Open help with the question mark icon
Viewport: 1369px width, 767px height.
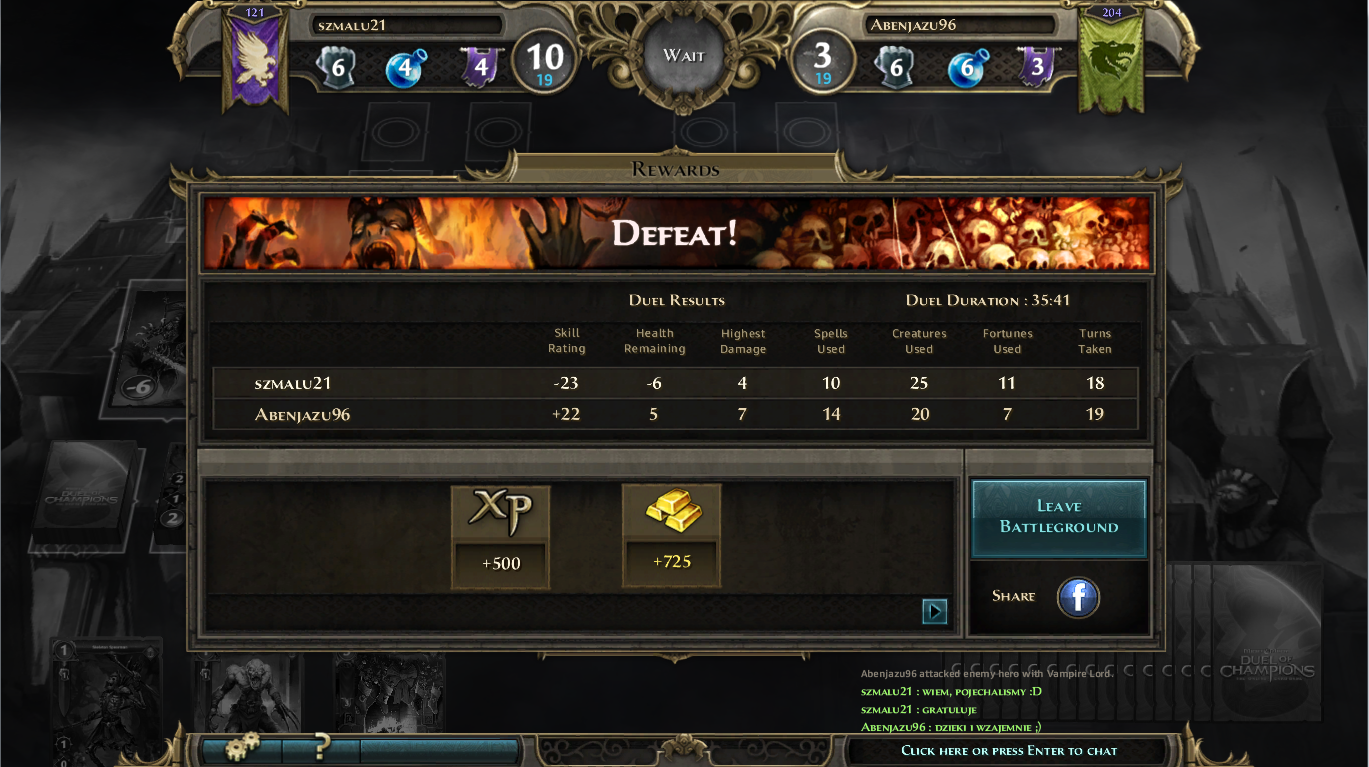321,747
